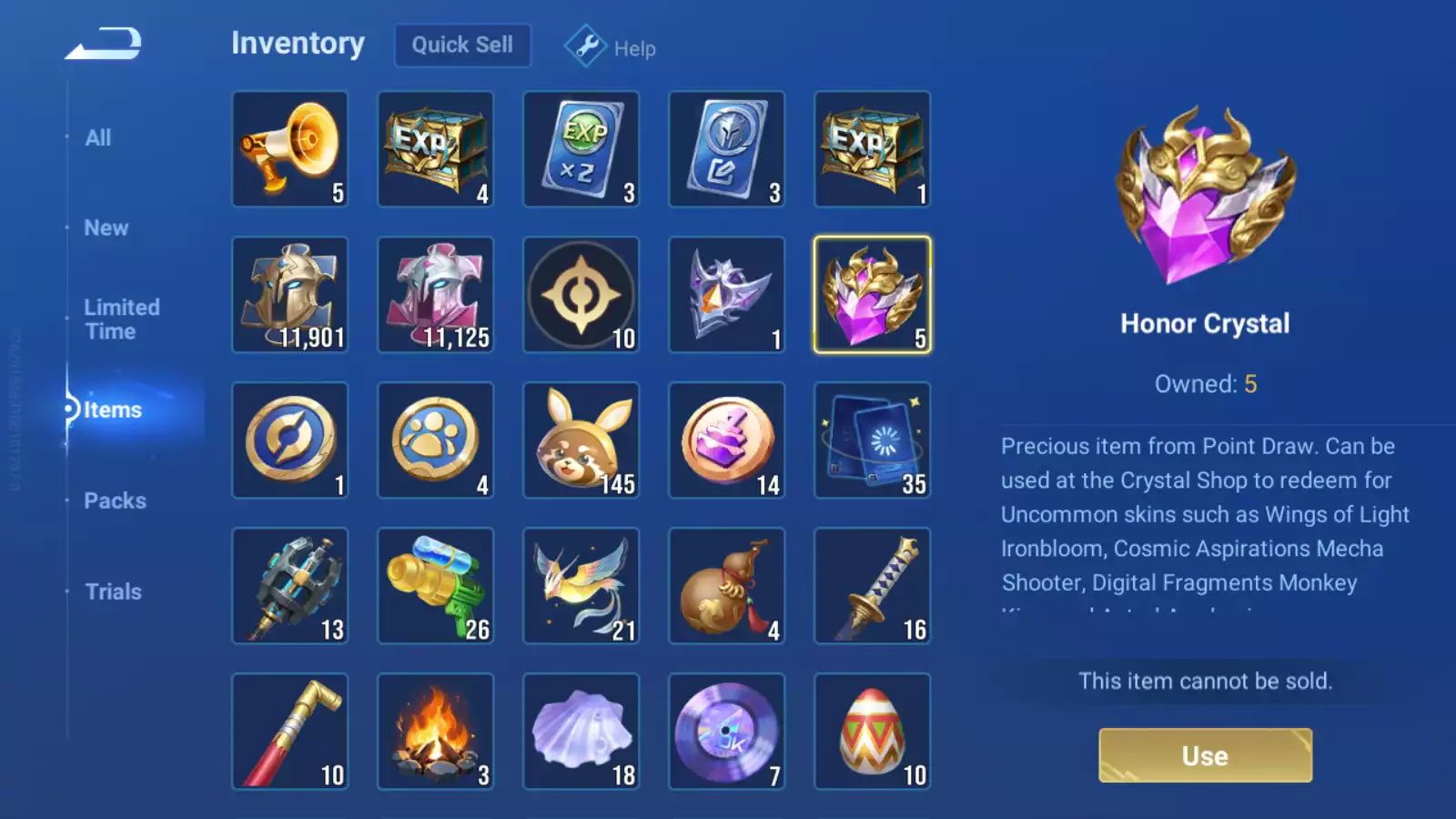Viewport: 1456px width, 819px height.
Task: Use the Honor Crystal
Action: point(1205,755)
